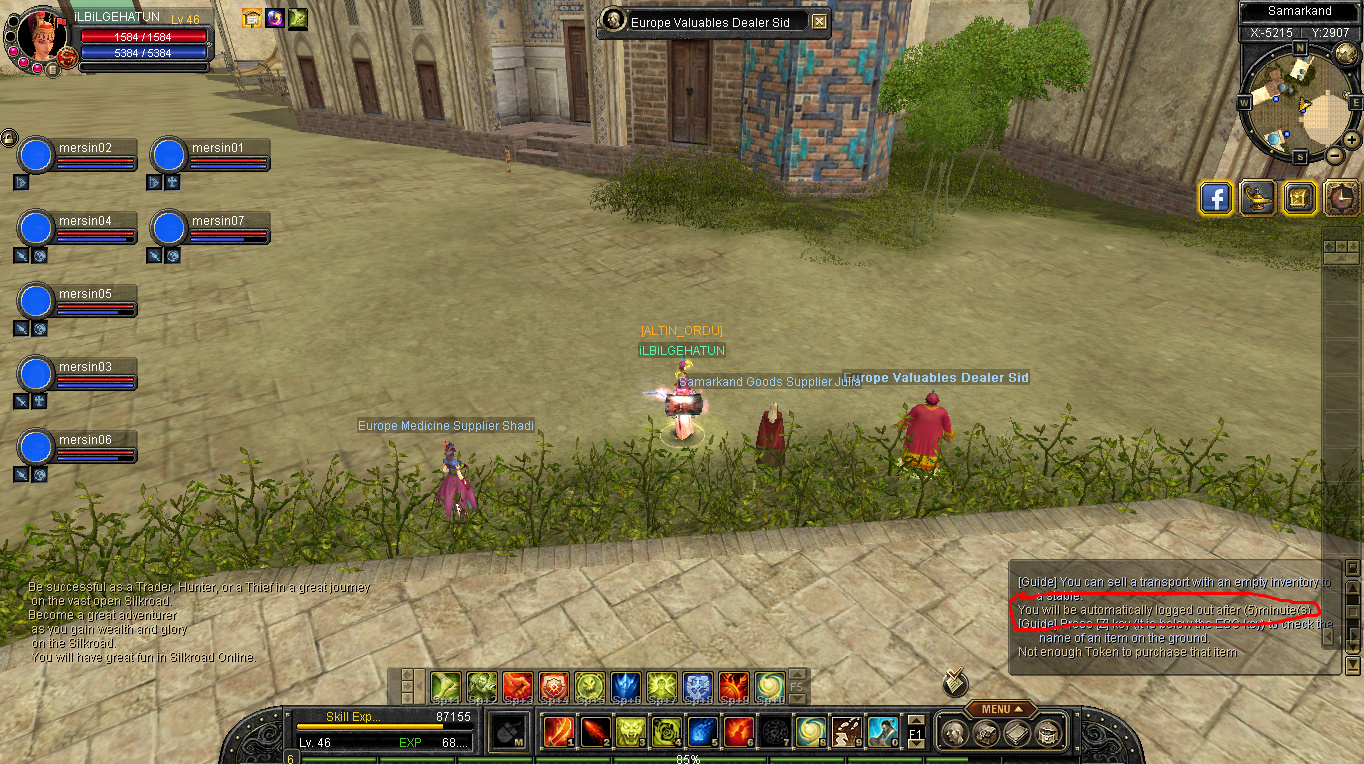Activate the yellow swirl skill in slot 8
Image resolution: width=1364 pixels, height=764 pixels.
pos(811,732)
